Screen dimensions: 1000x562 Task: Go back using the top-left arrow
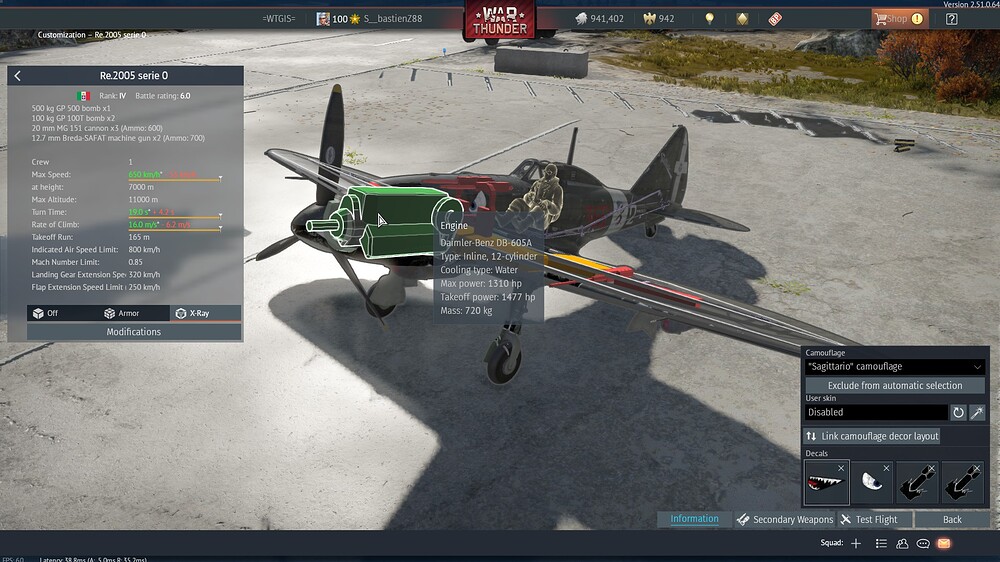(x=18, y=76)
